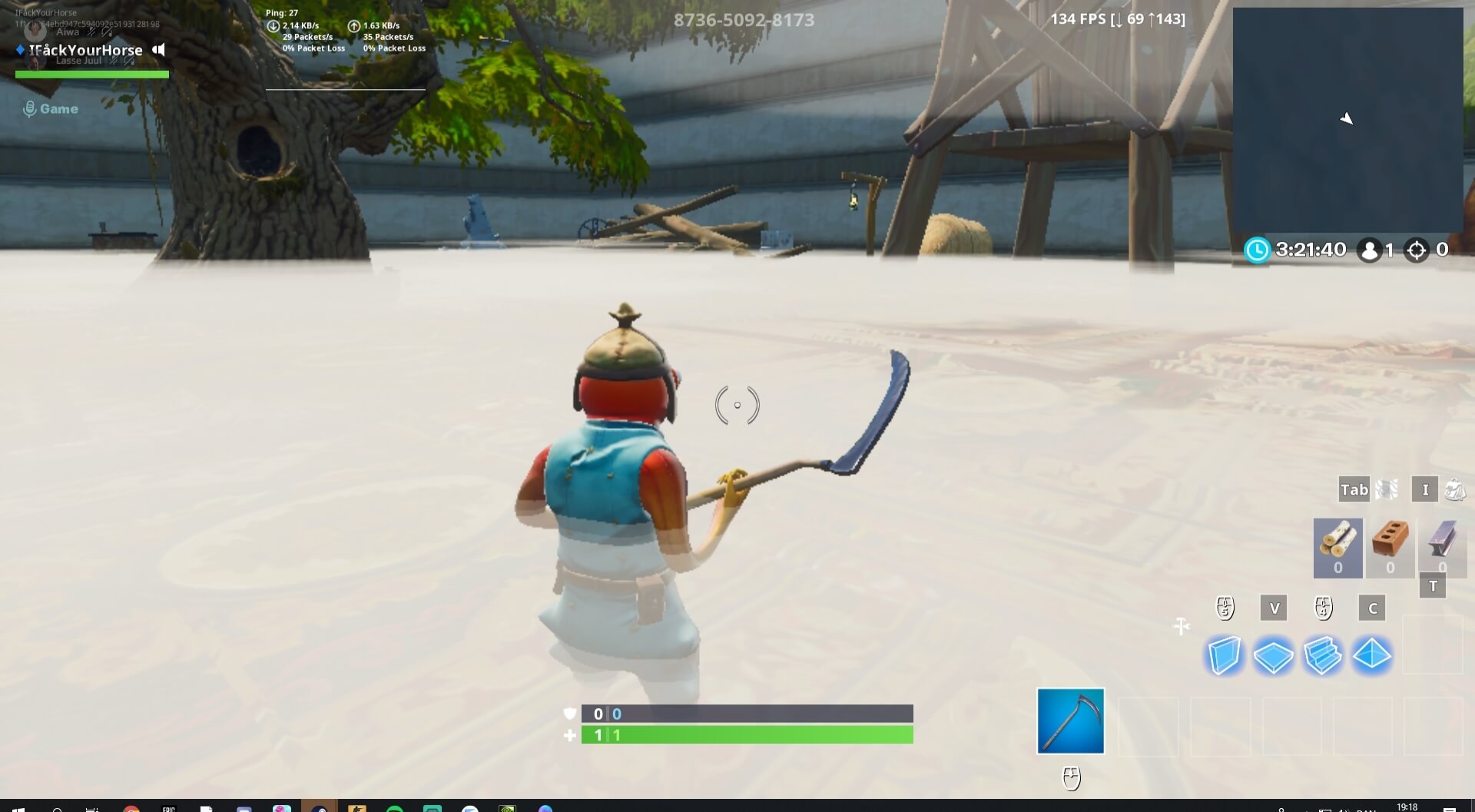Click the speaker icon beside IFackYourHorse
Screen dimensions: 1475x812
(158, 50)
